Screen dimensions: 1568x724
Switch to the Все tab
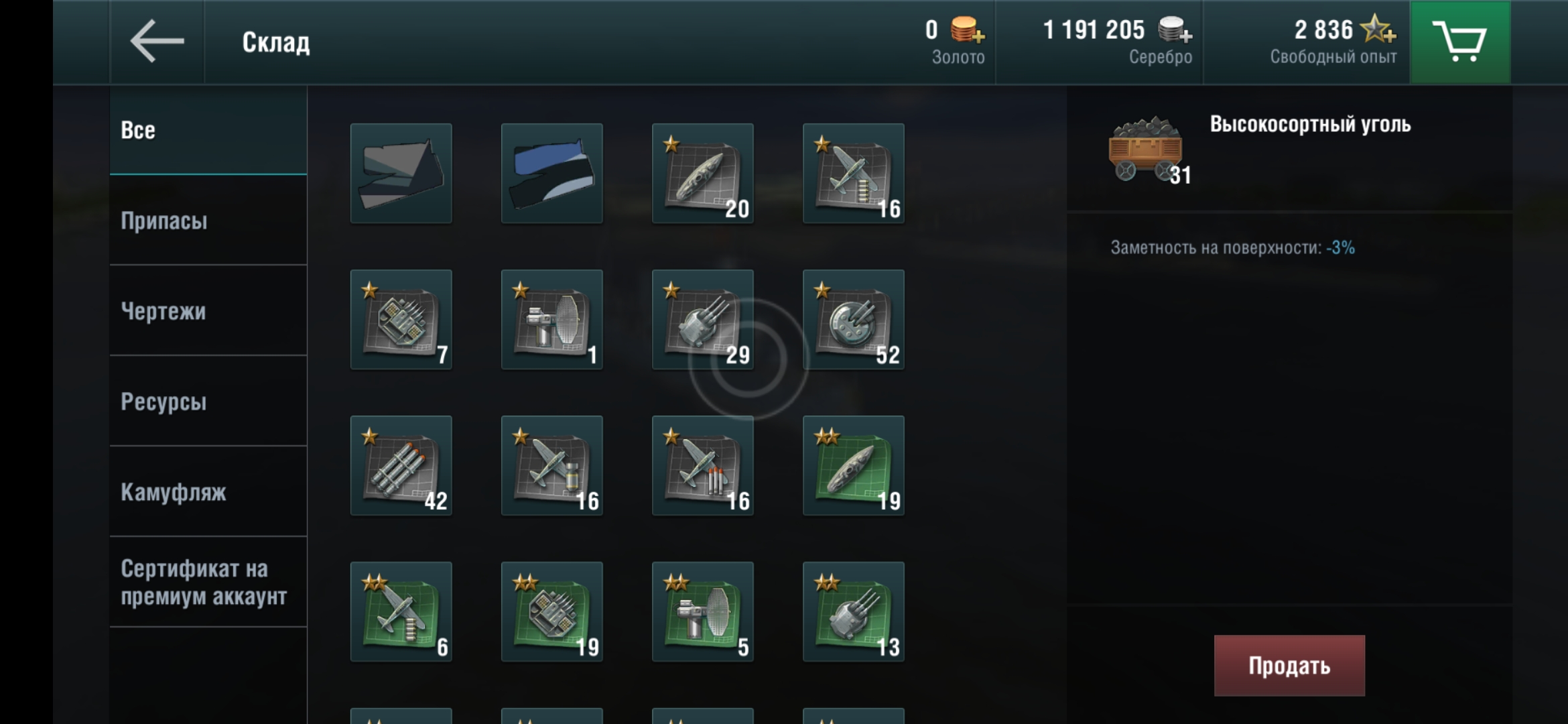click(x=208, y=130)
